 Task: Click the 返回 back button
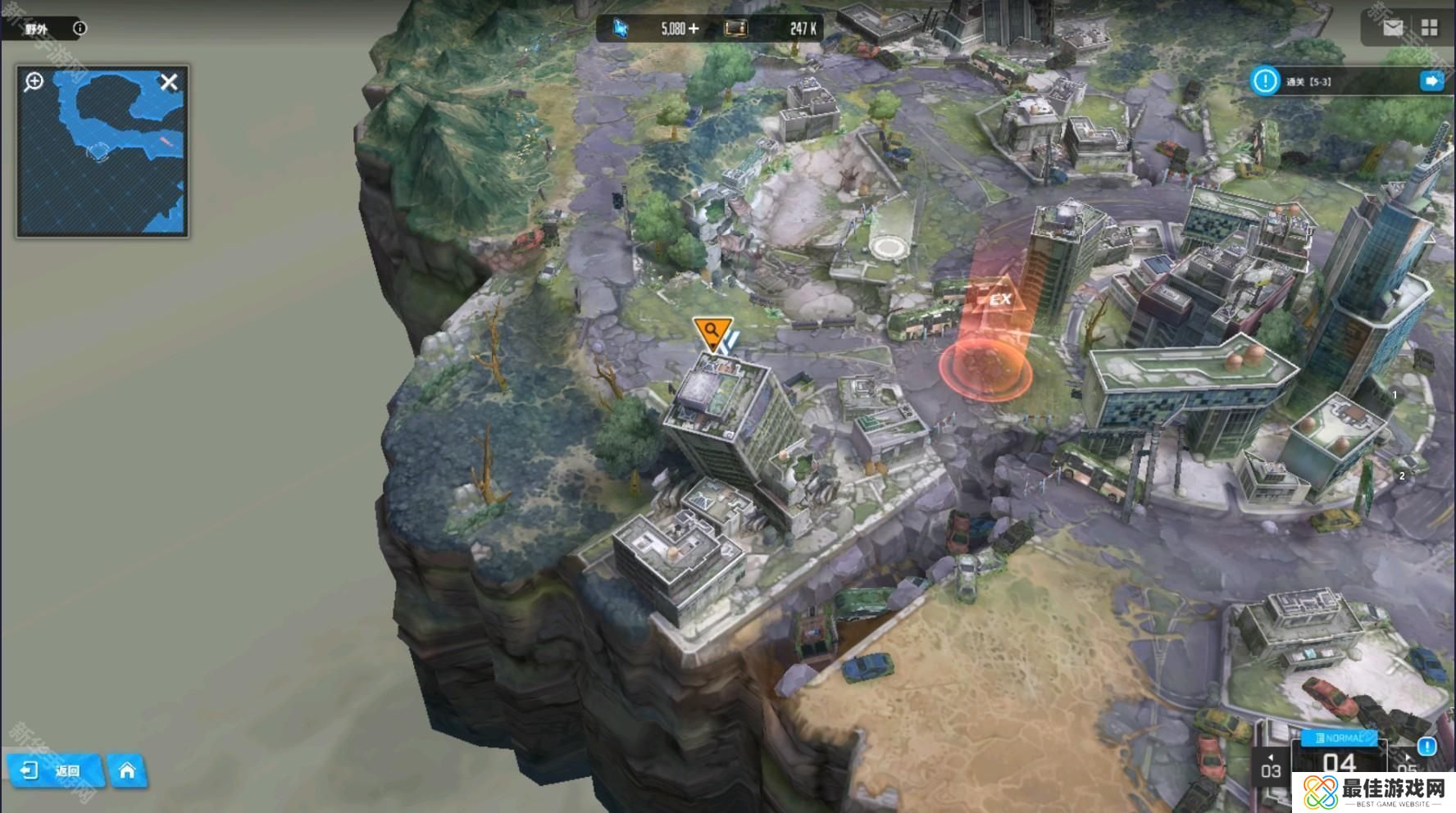(x=54, y=770)
